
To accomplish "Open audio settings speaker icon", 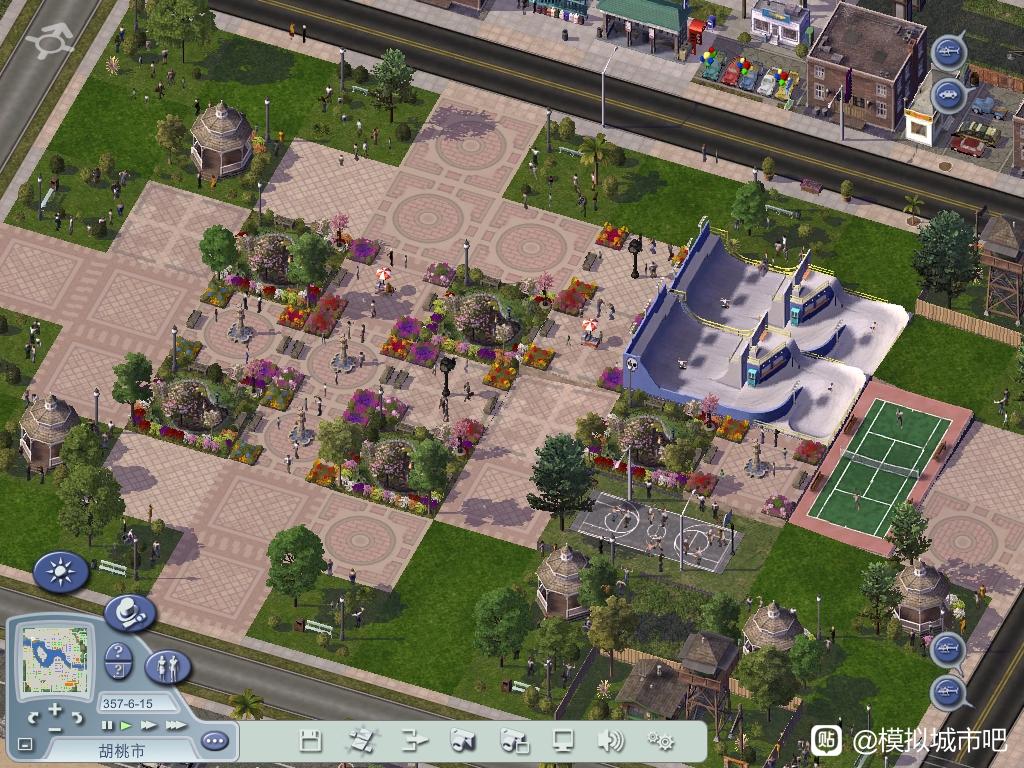I will pyautogui.click(x=610, y=741).
